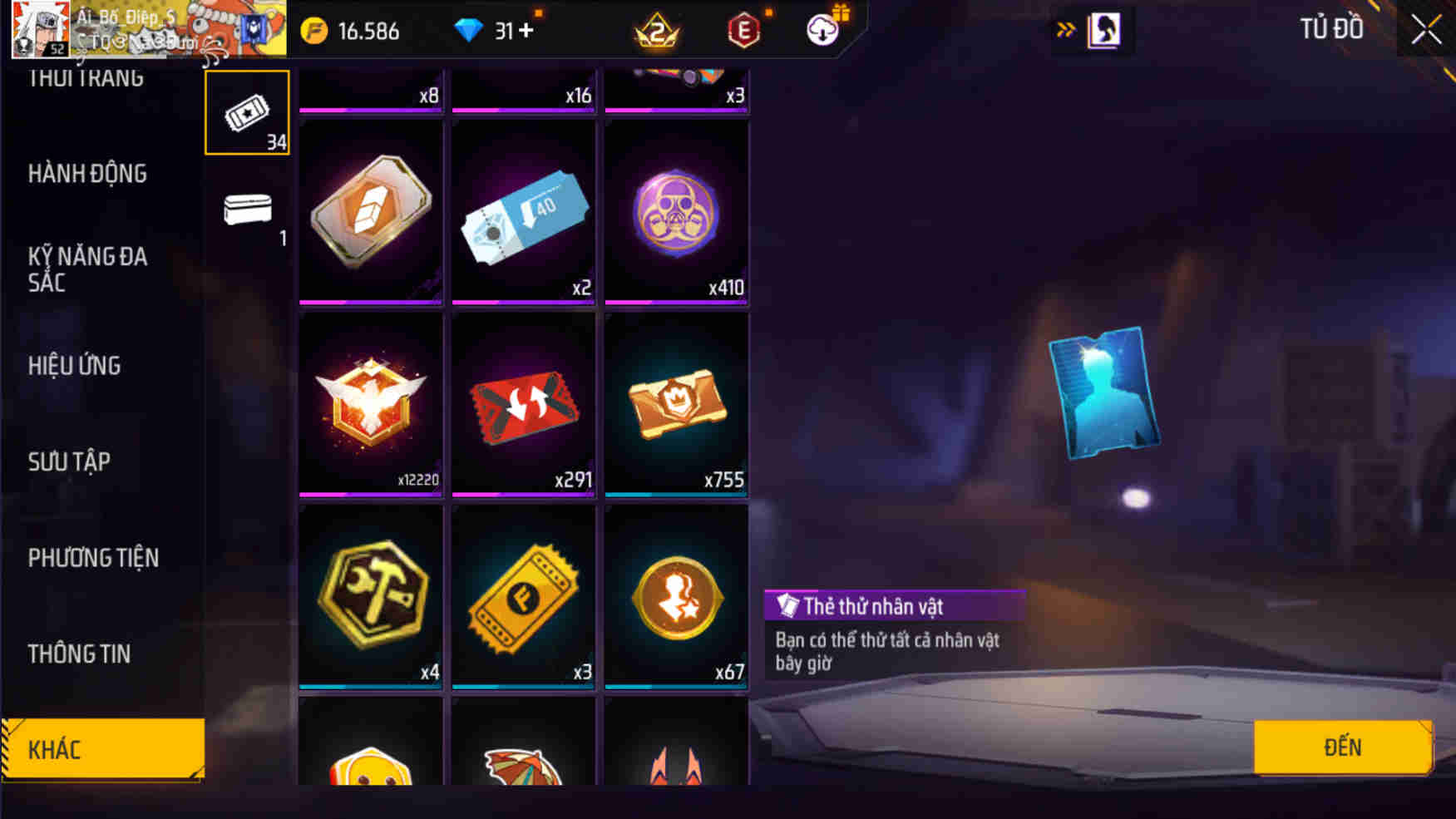Open the storage box sub-category with 1 item

coord(245,212)
